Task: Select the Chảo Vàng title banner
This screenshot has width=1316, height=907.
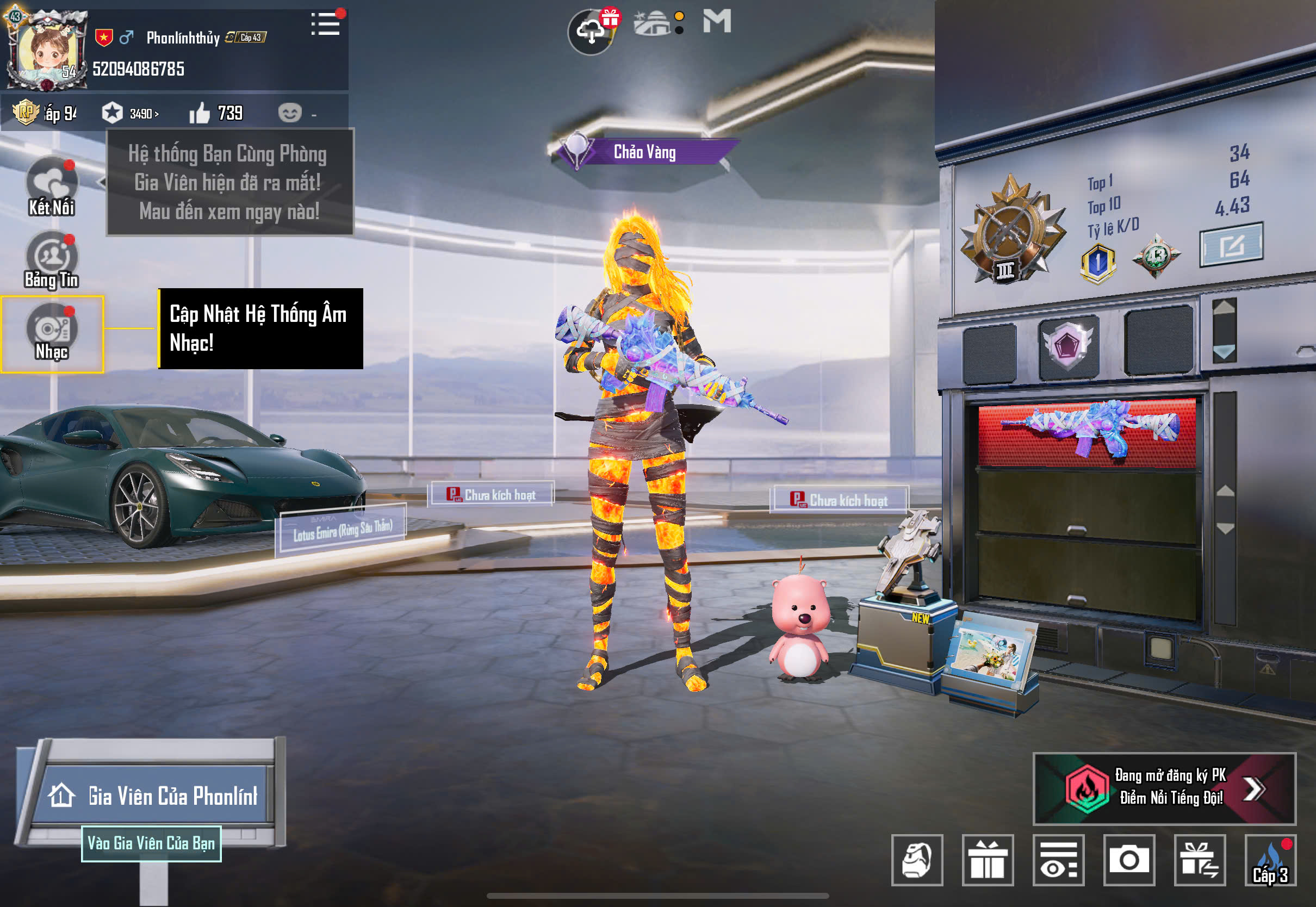Action: point(644,152)
